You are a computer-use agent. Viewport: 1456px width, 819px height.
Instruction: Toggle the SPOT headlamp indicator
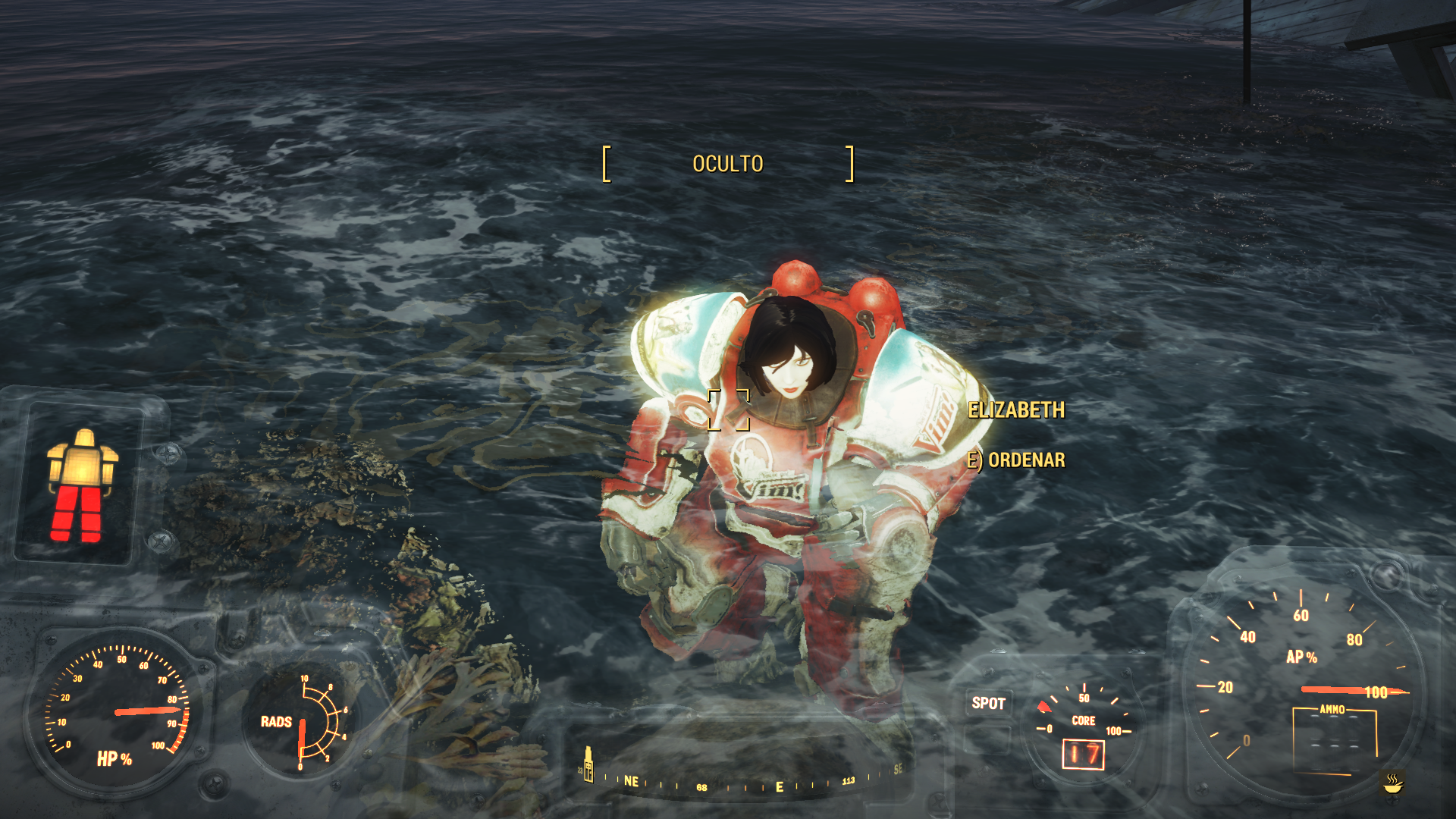pyautogui.click(x=988, y=703)
